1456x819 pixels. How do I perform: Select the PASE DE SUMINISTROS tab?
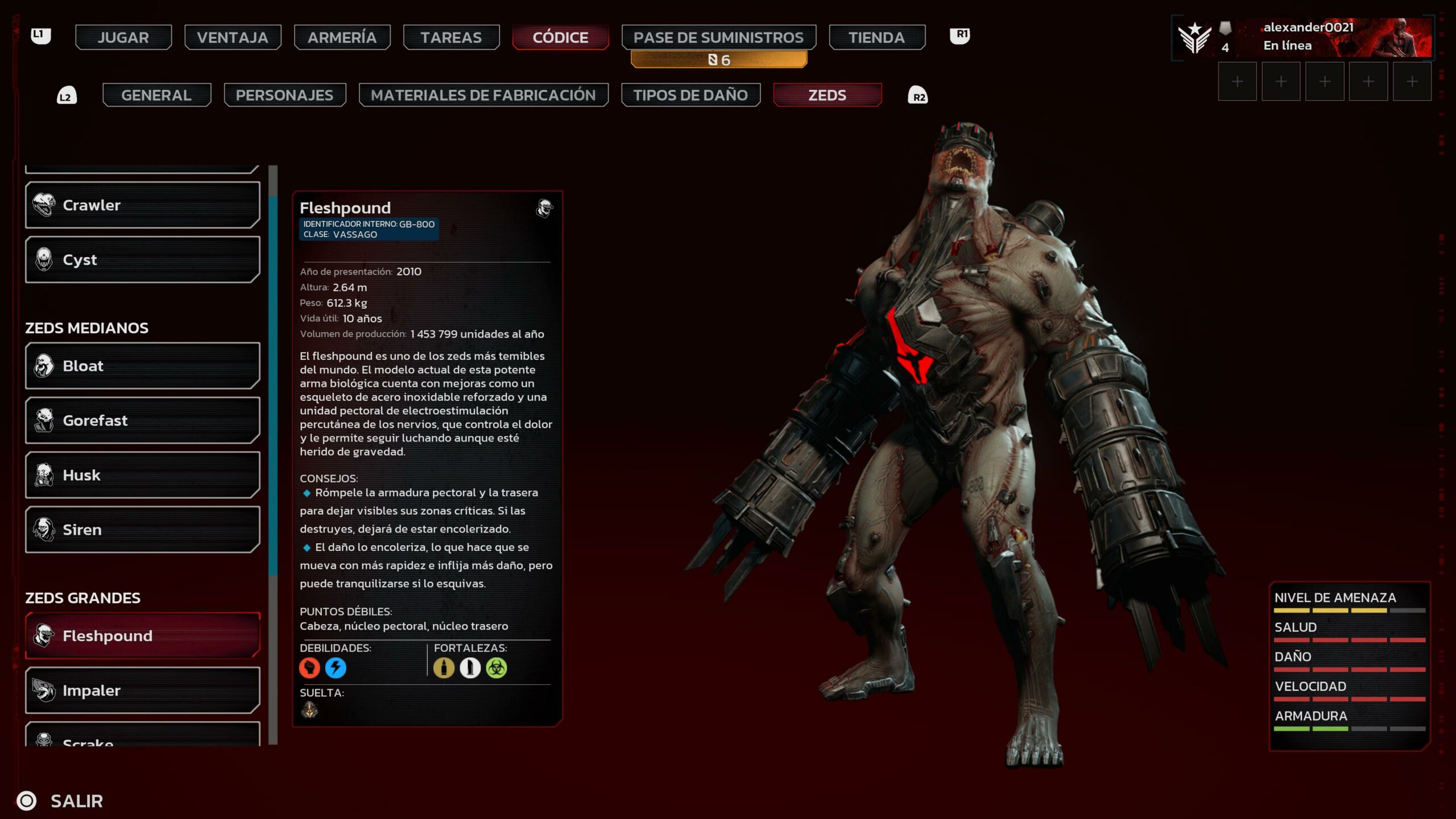[x=718, y=38]
